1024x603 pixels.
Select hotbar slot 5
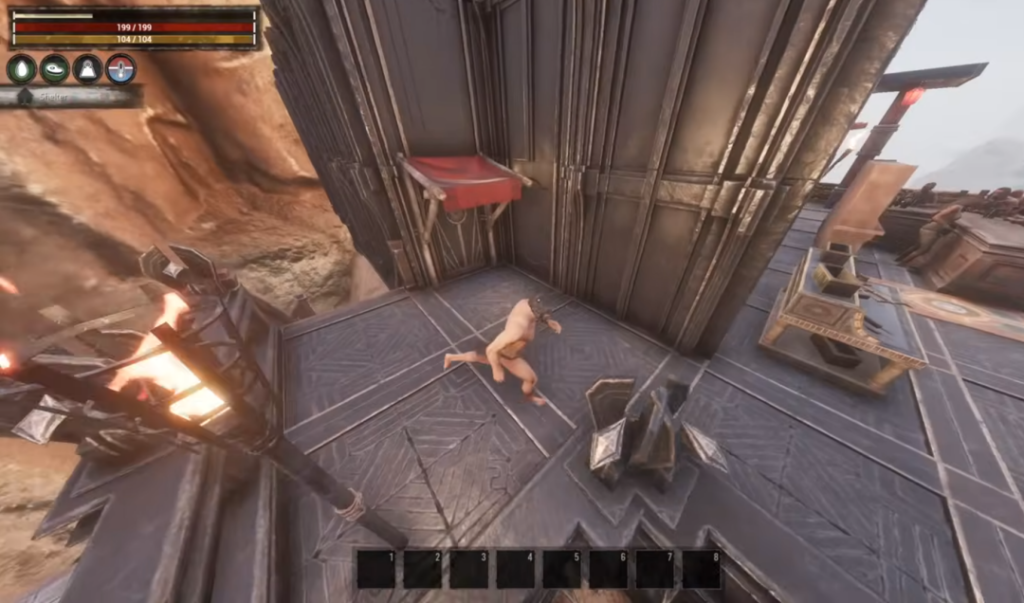coord(561,569)
